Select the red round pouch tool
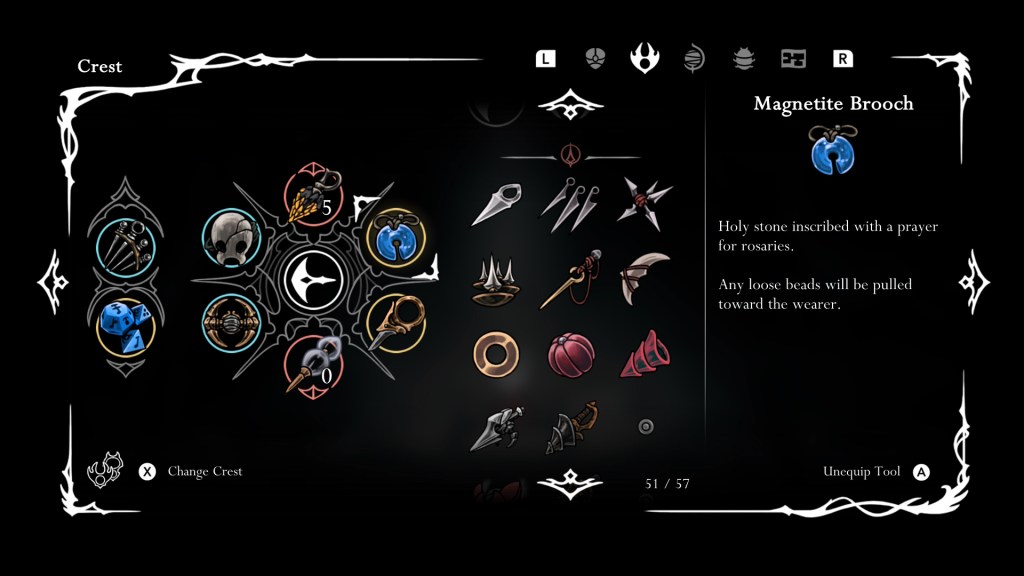 pos(571,355)
